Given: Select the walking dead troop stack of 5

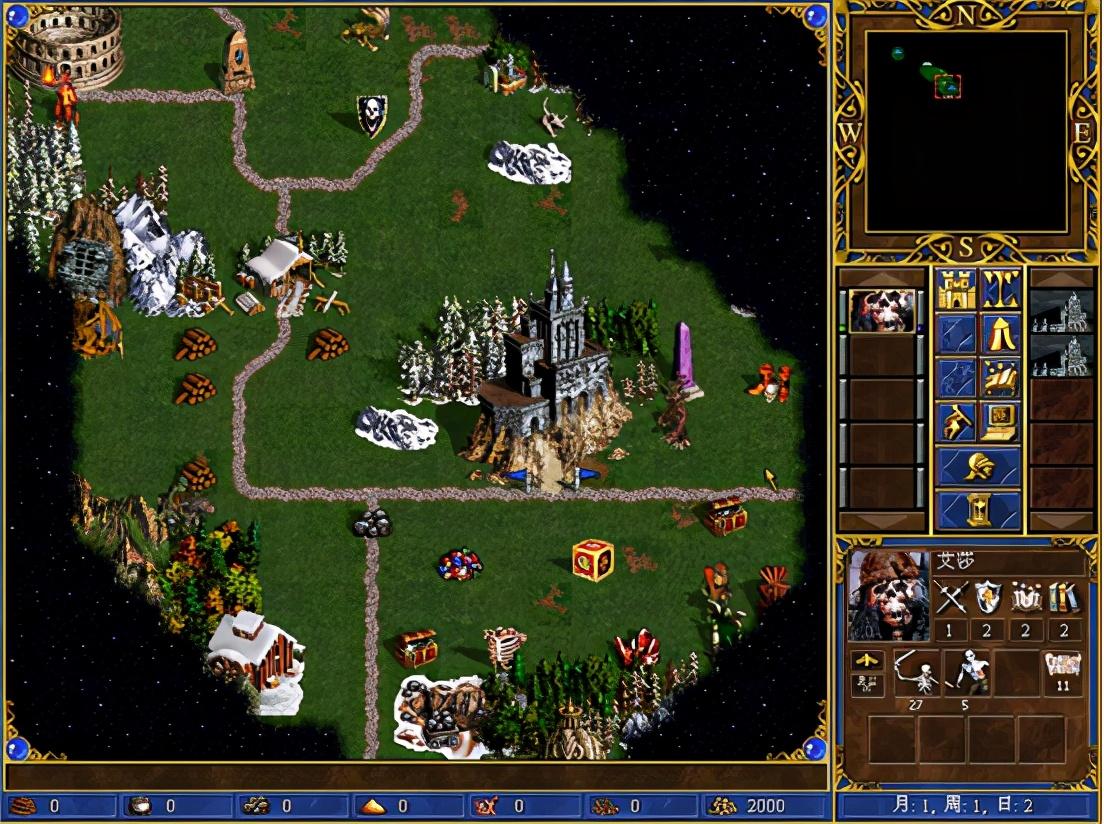Looking at the screenshot, I should [x=966, y=671].
